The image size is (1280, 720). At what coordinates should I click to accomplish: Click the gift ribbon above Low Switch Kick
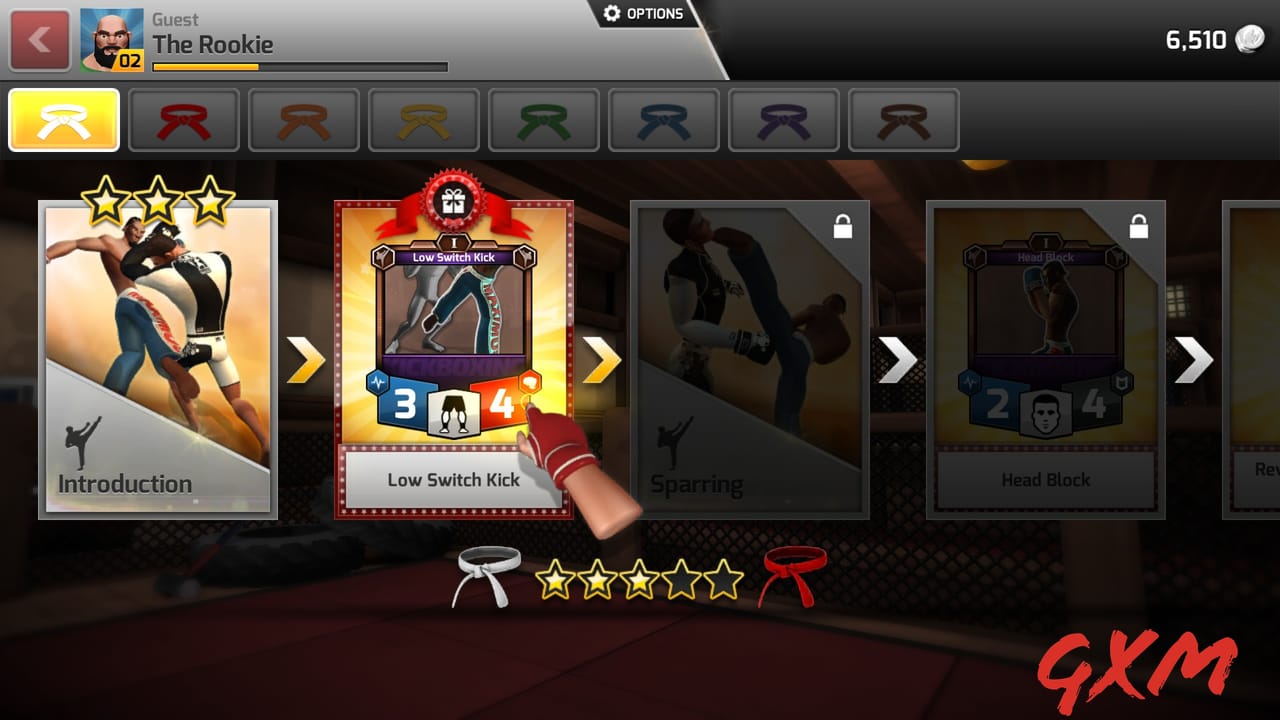[455, 200]
